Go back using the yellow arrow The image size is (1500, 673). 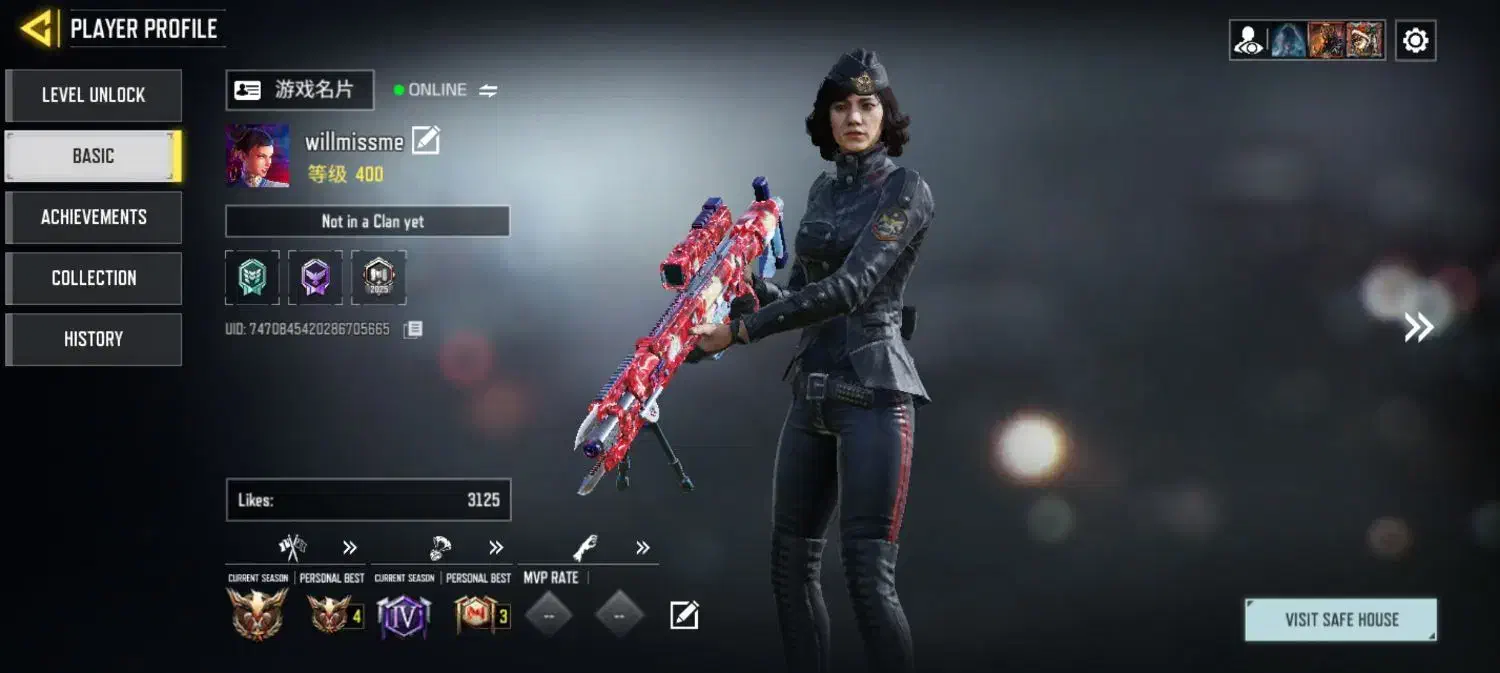pos(37,29)
